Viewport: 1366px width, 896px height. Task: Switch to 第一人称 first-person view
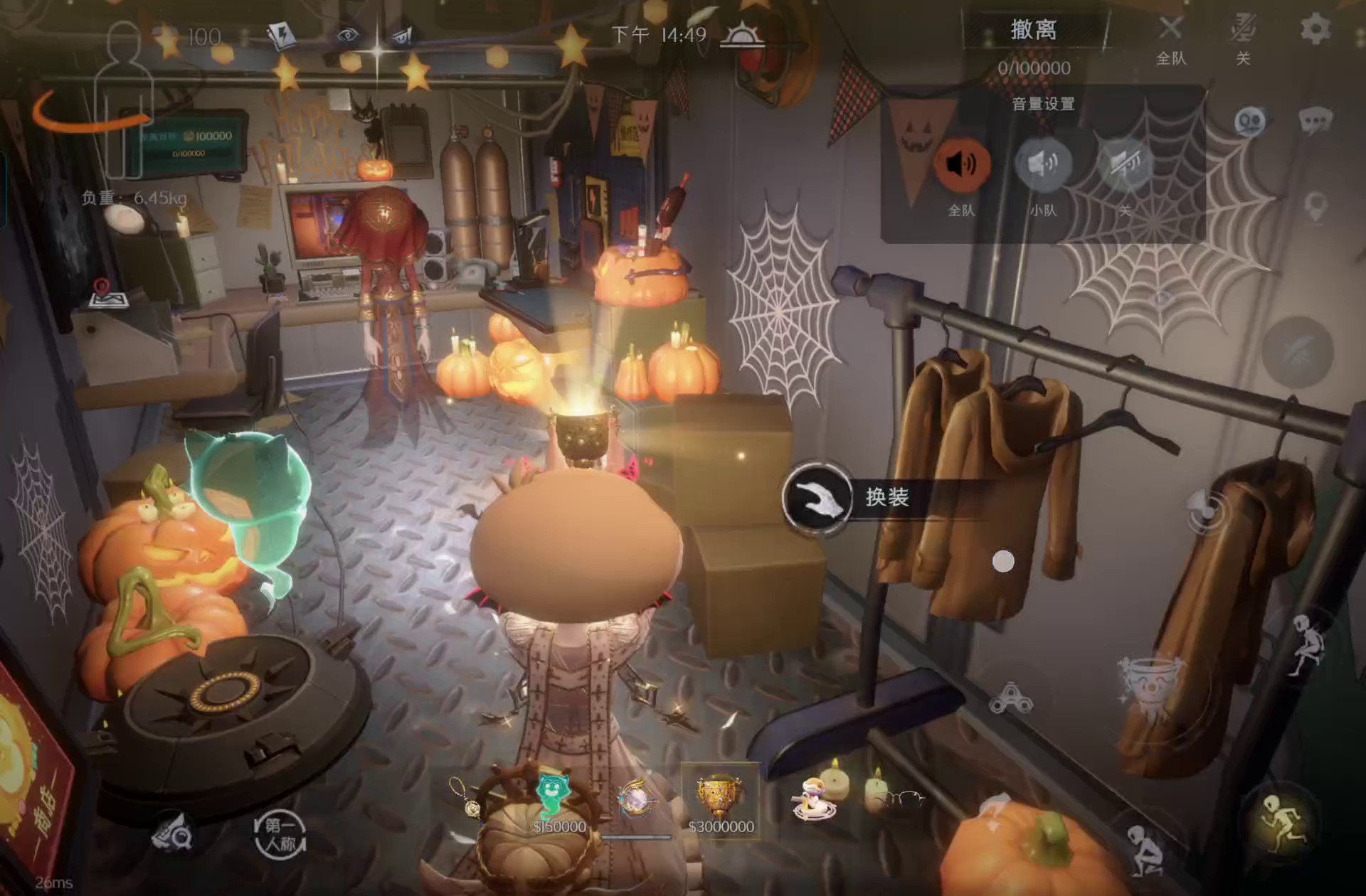tap(280, 835)
